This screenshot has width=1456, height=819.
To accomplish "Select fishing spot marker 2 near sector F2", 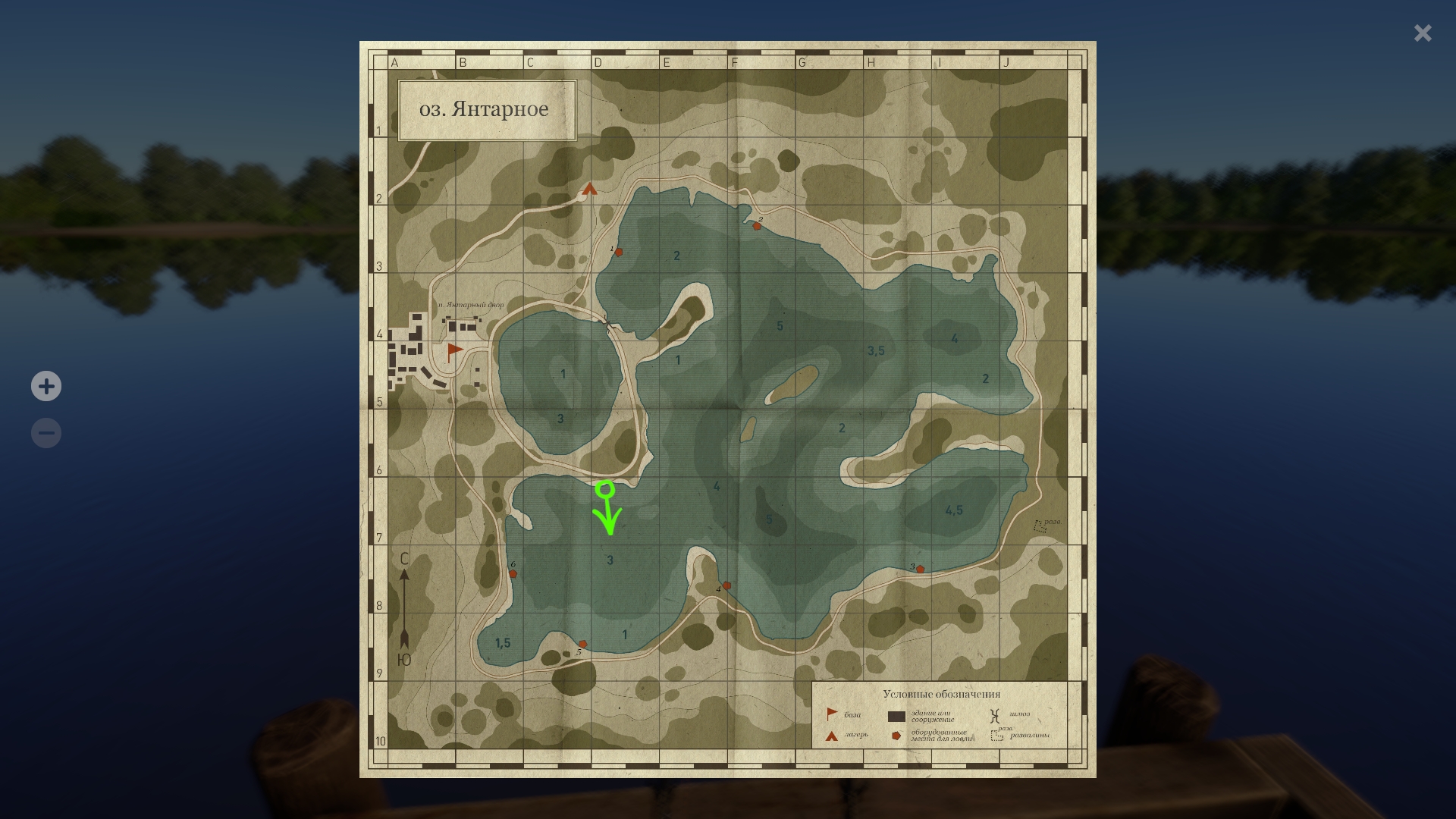I will [x=758, y=224].
